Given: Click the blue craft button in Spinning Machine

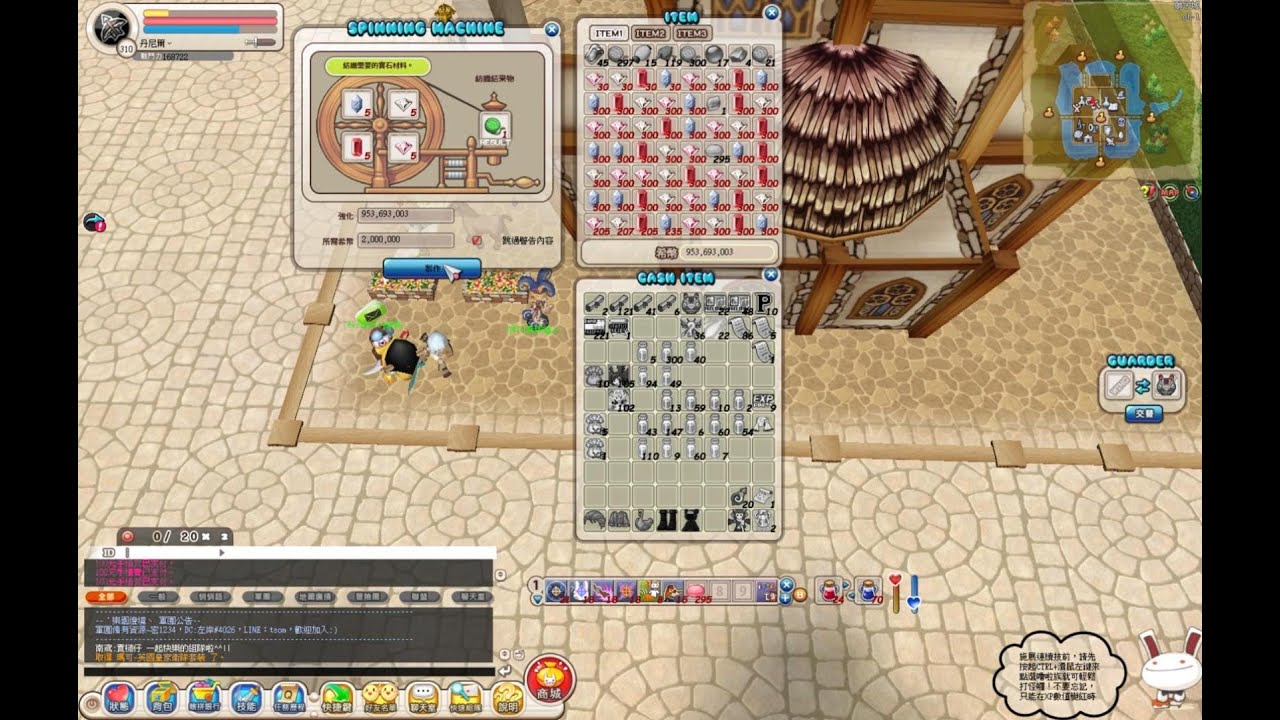Looking at the screenshot, I should coord(431,268).
